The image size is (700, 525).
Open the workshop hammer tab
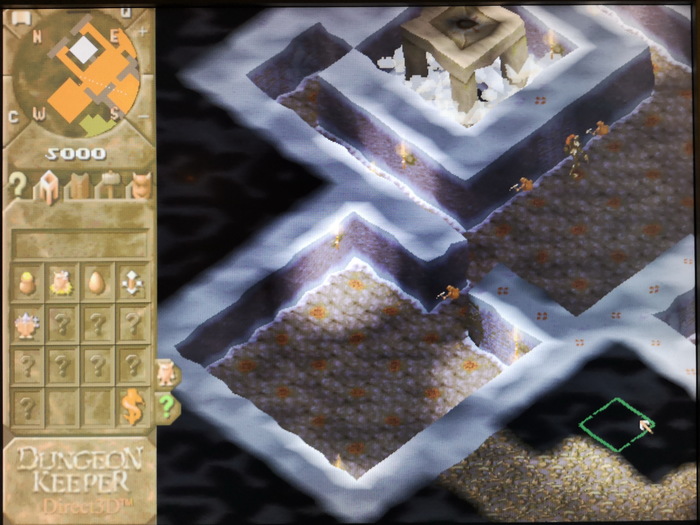(x=109, y=186)
